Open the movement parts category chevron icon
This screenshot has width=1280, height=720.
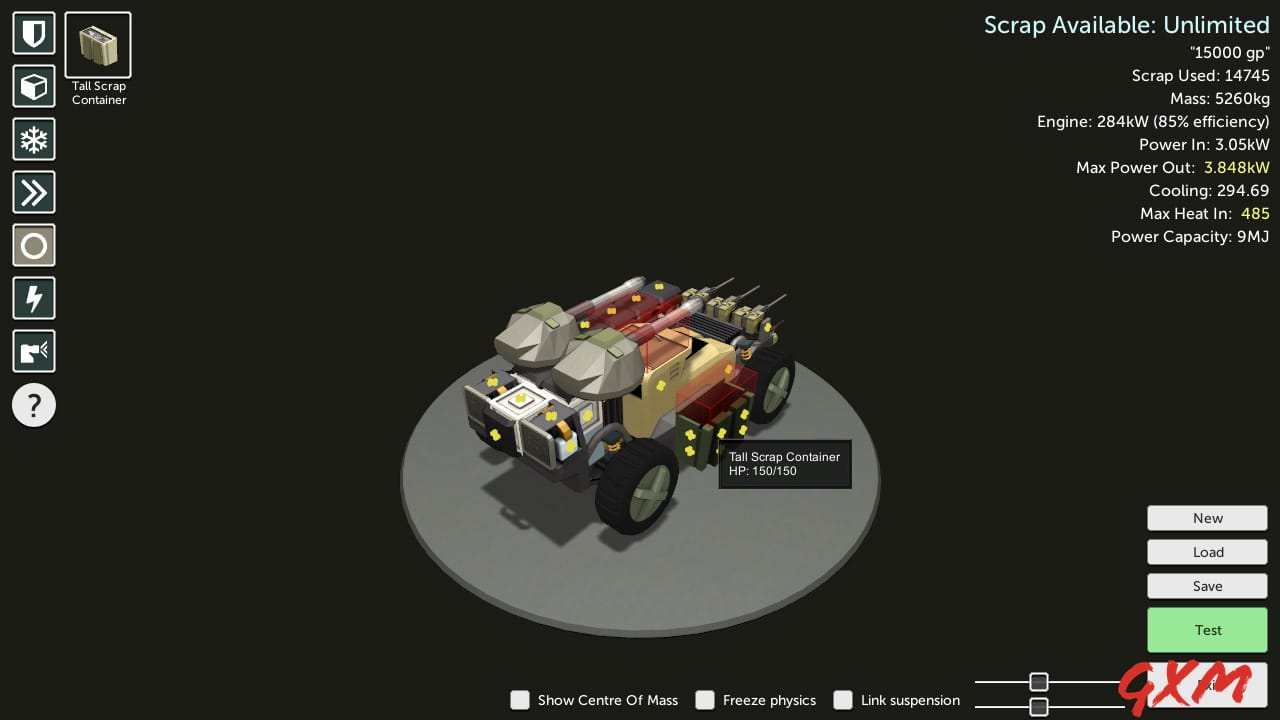33,192
